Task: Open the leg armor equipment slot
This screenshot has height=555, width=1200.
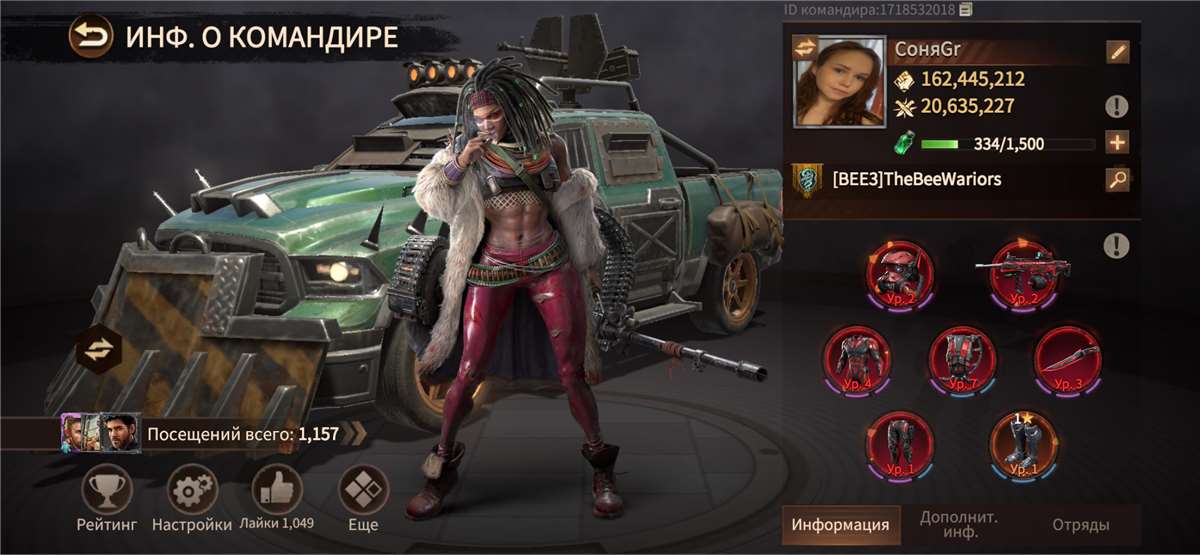Action: tap(900, 442)
